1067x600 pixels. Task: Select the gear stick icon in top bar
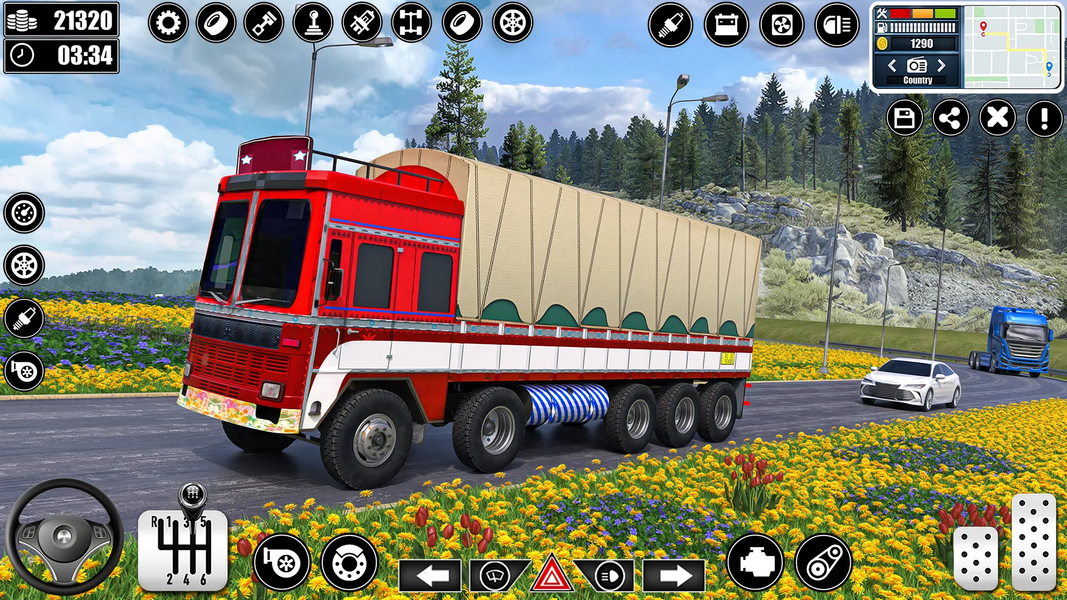[x=313, y=22]
